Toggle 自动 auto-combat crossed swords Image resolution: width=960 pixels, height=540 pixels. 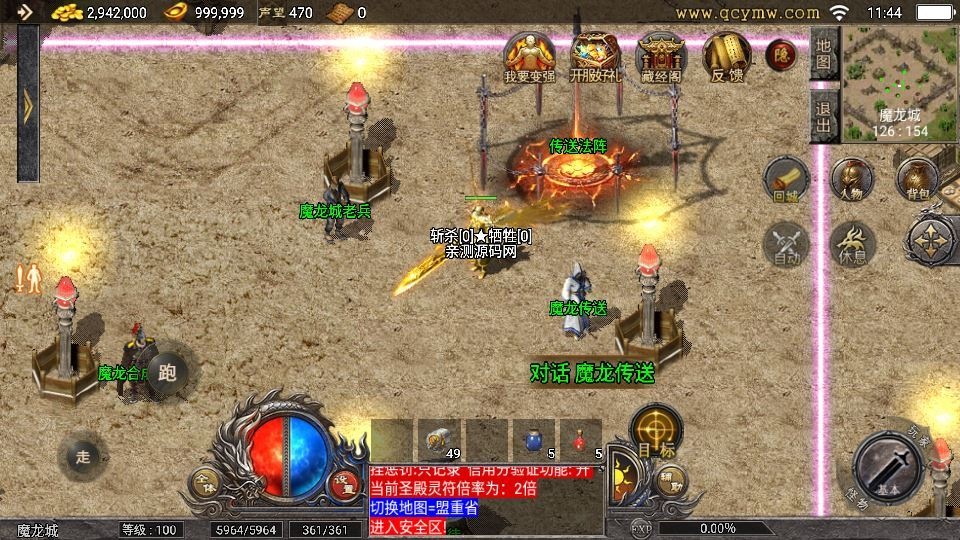tap(786, 244)
